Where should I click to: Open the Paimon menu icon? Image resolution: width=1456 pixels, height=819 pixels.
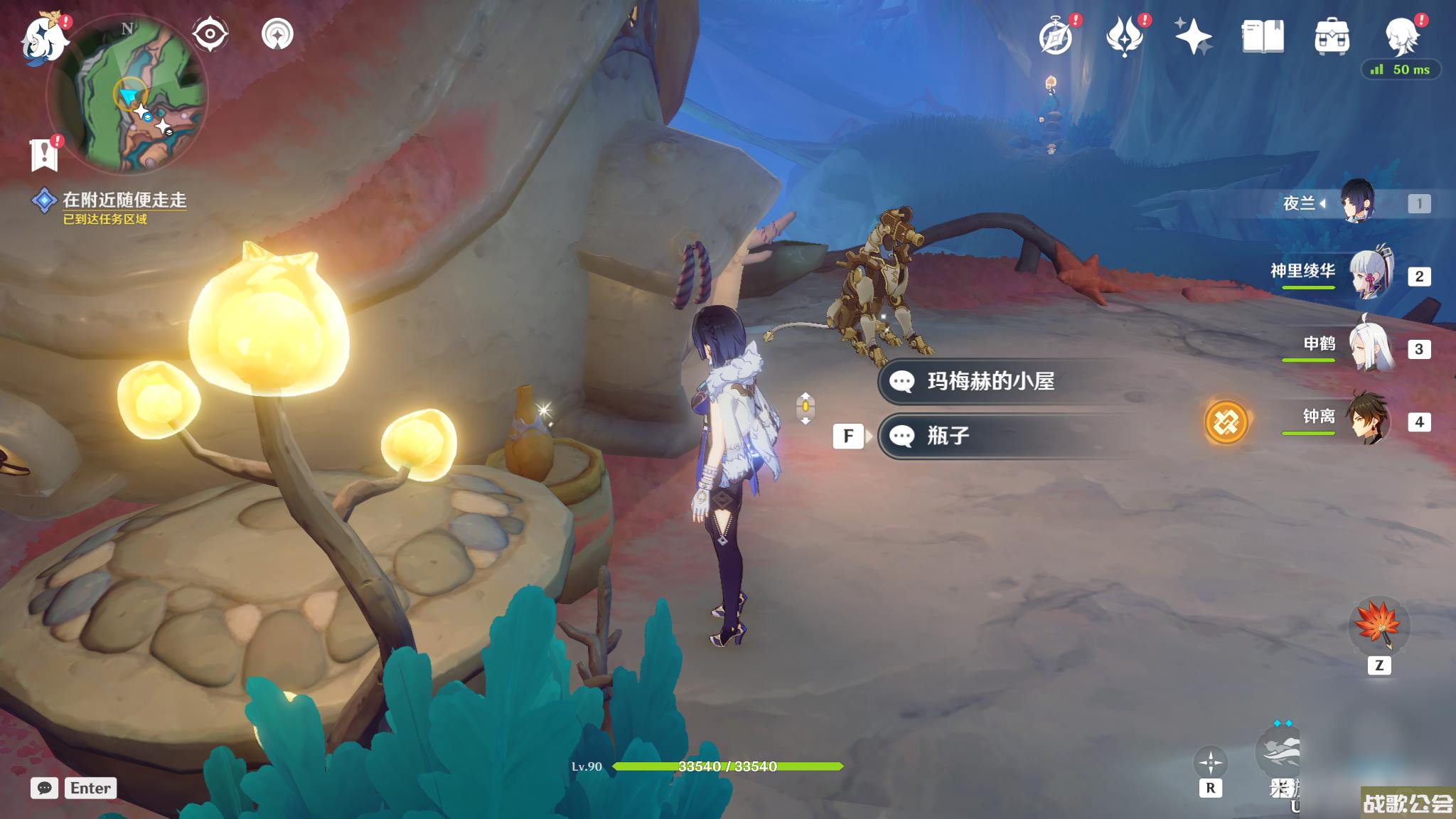(x=44, y=38)
